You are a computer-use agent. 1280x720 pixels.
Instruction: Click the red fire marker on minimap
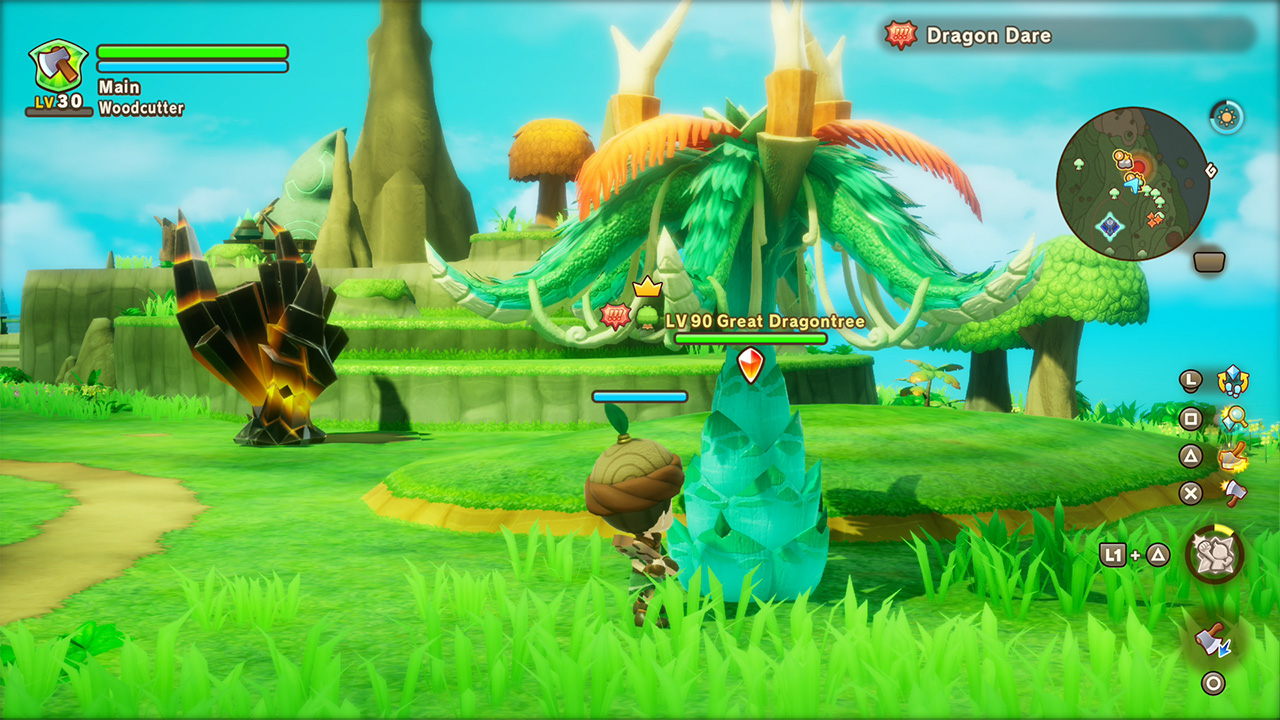coord(1139,165)
